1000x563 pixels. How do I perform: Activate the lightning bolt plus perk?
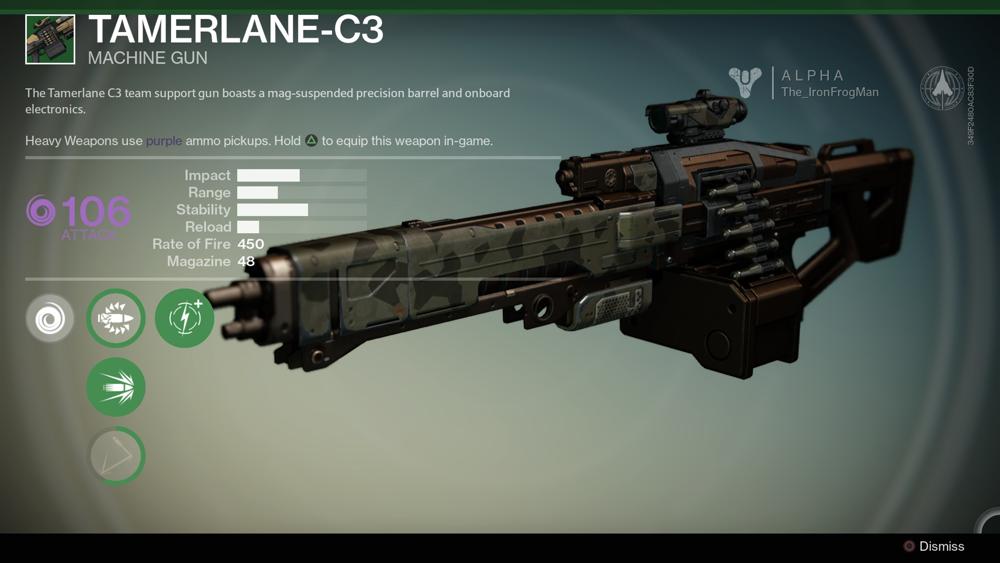[x=185, y=319]
